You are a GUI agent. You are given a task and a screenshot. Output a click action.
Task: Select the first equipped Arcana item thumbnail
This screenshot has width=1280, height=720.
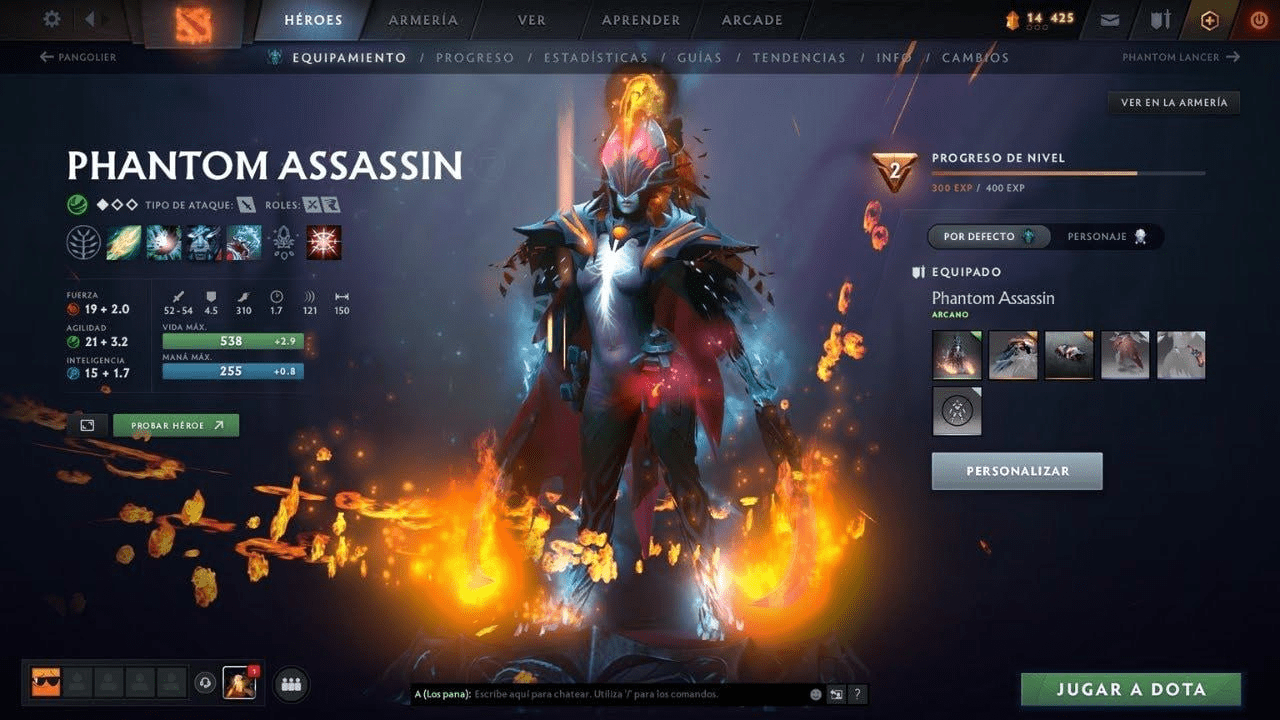point(955,355)
